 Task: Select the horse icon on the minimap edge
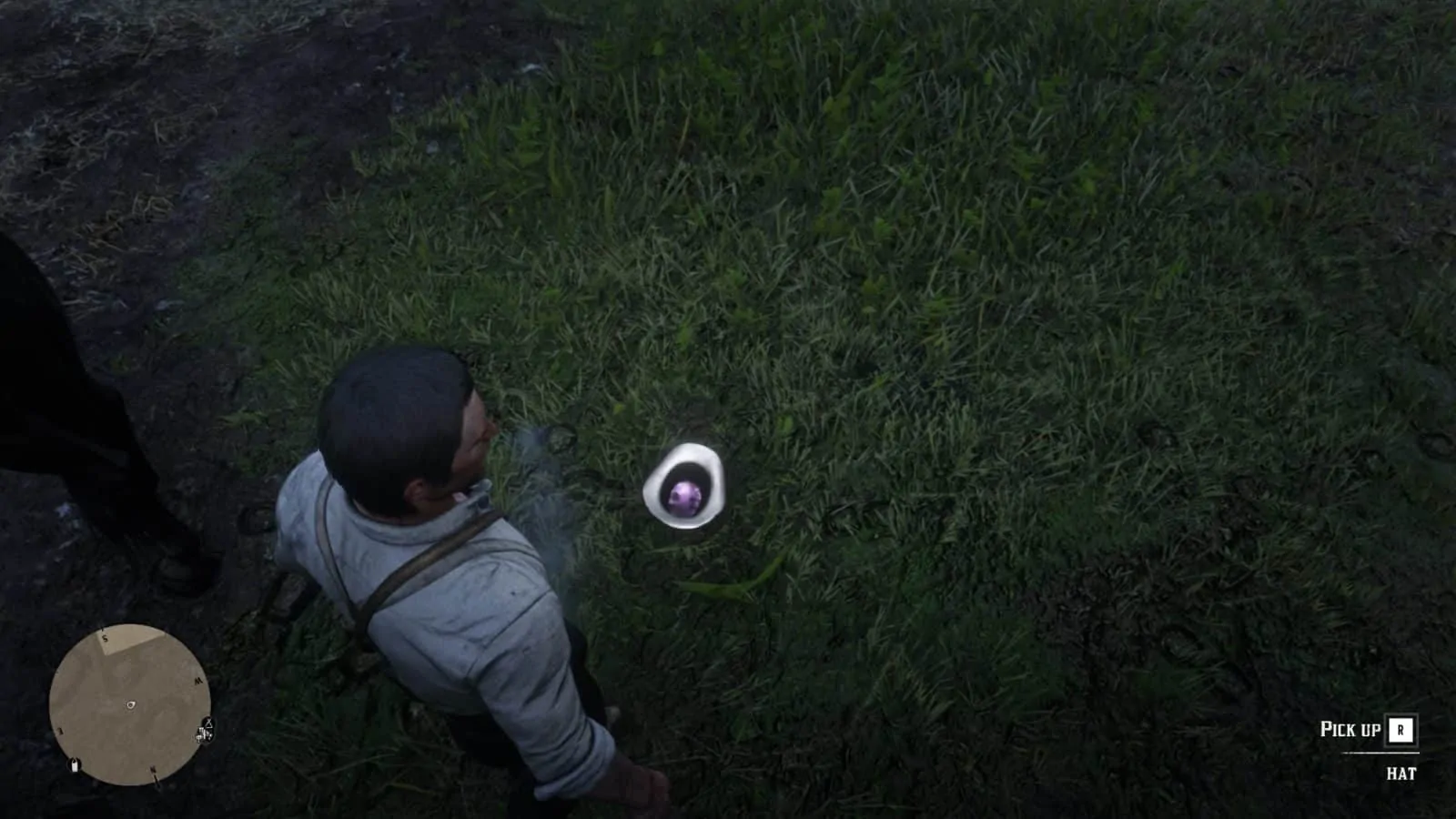[200, 735]
